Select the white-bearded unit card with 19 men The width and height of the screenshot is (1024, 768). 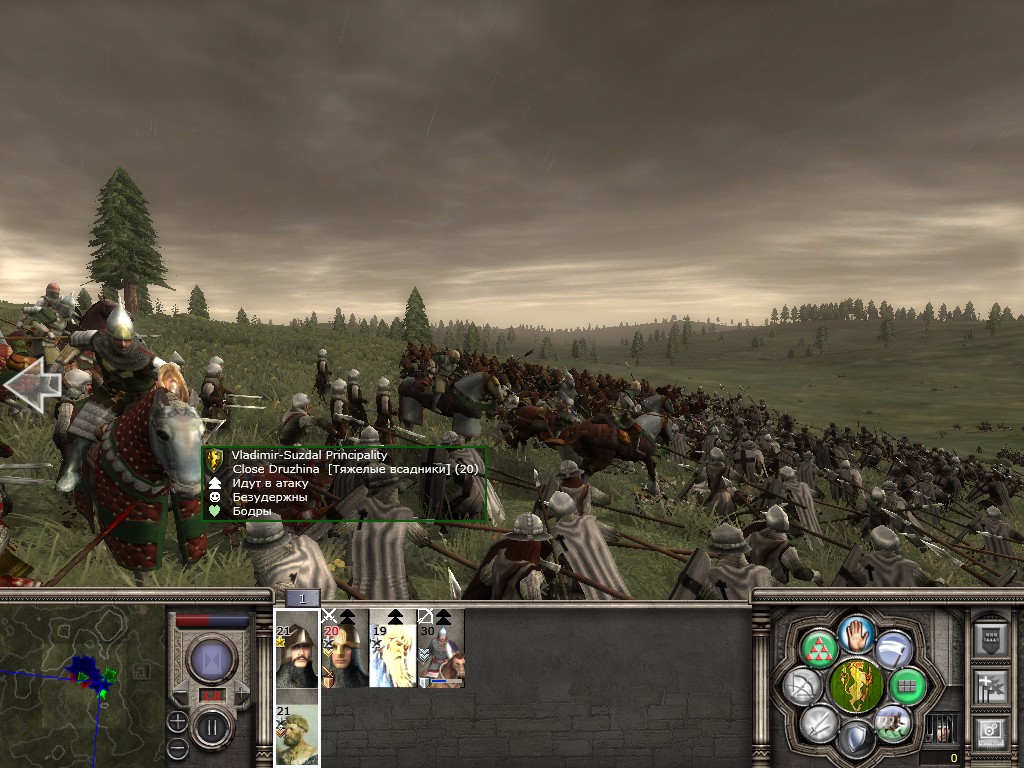[393, 648]
